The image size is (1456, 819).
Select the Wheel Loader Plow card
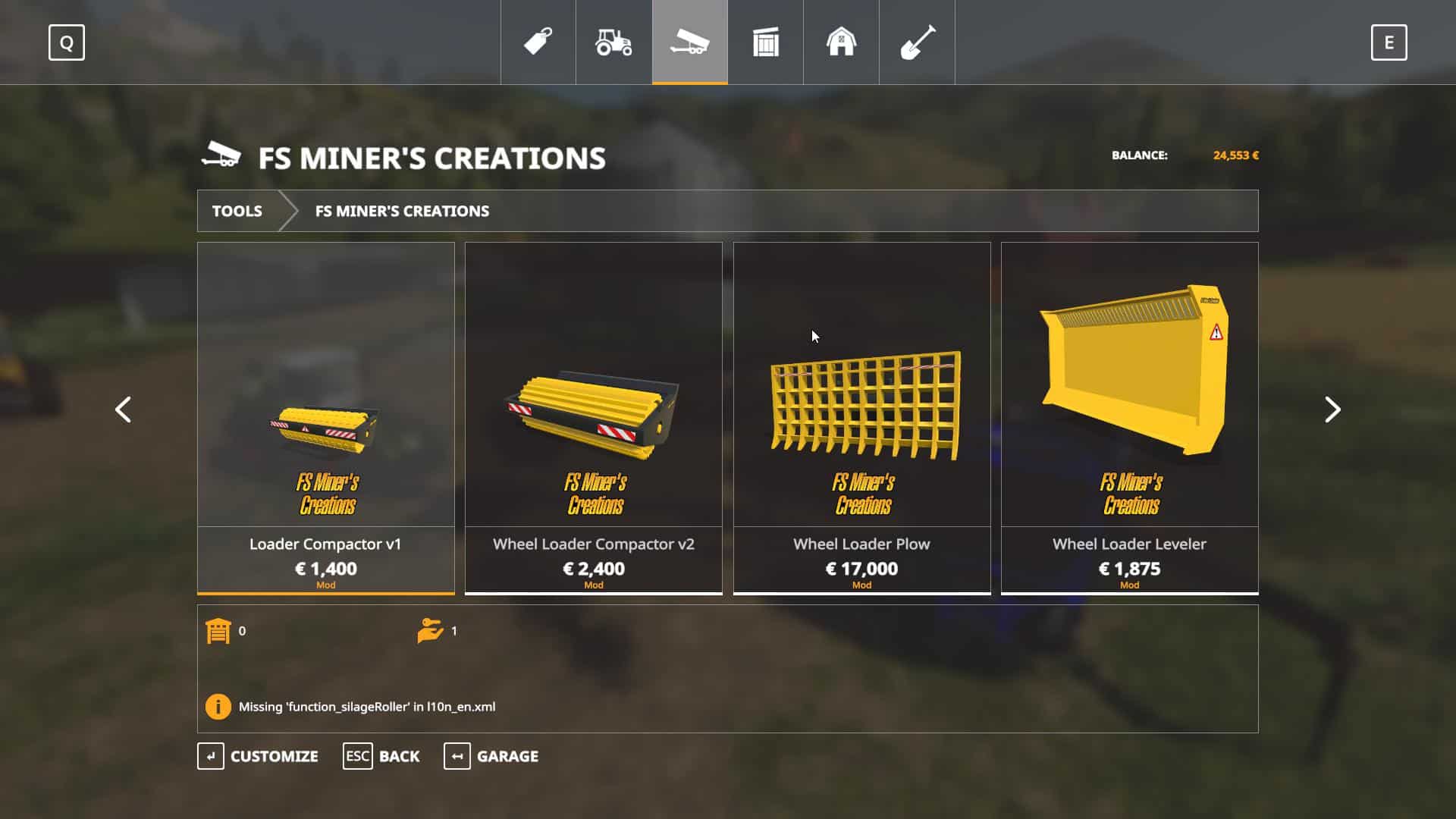pyautogui.click(x=861, y=417)
